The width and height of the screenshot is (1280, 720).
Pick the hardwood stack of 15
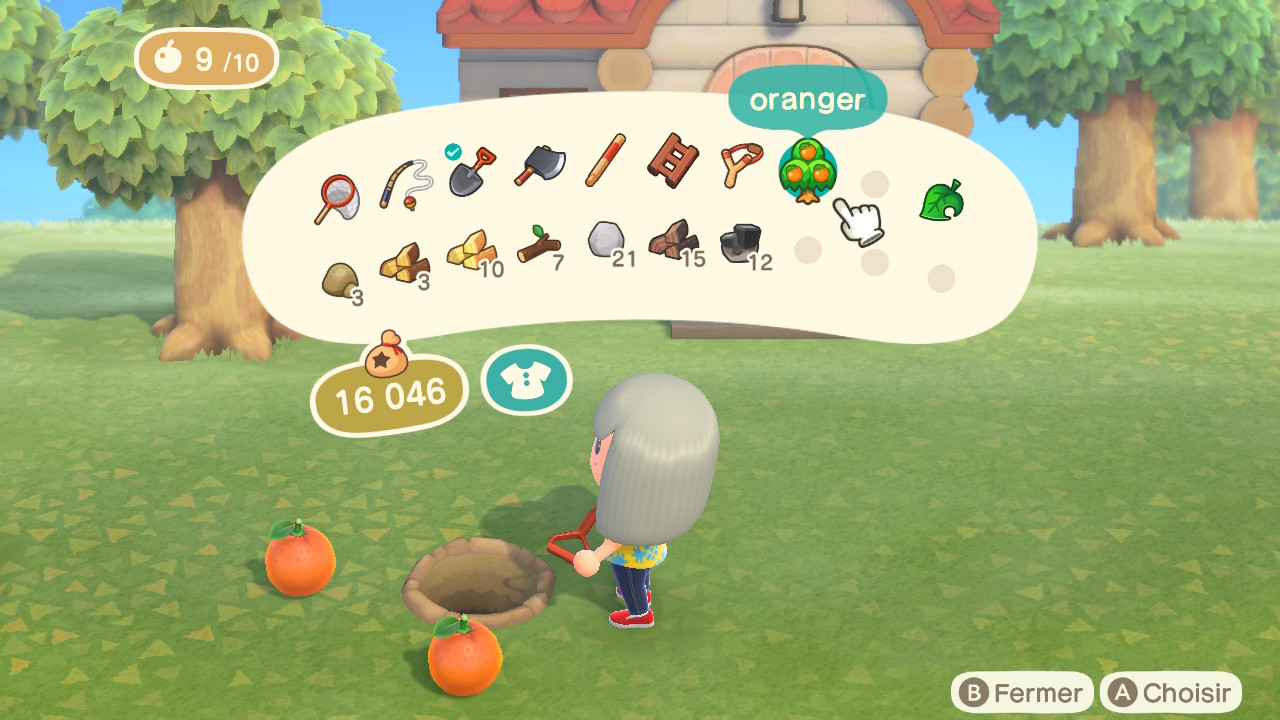pos(673,241)
